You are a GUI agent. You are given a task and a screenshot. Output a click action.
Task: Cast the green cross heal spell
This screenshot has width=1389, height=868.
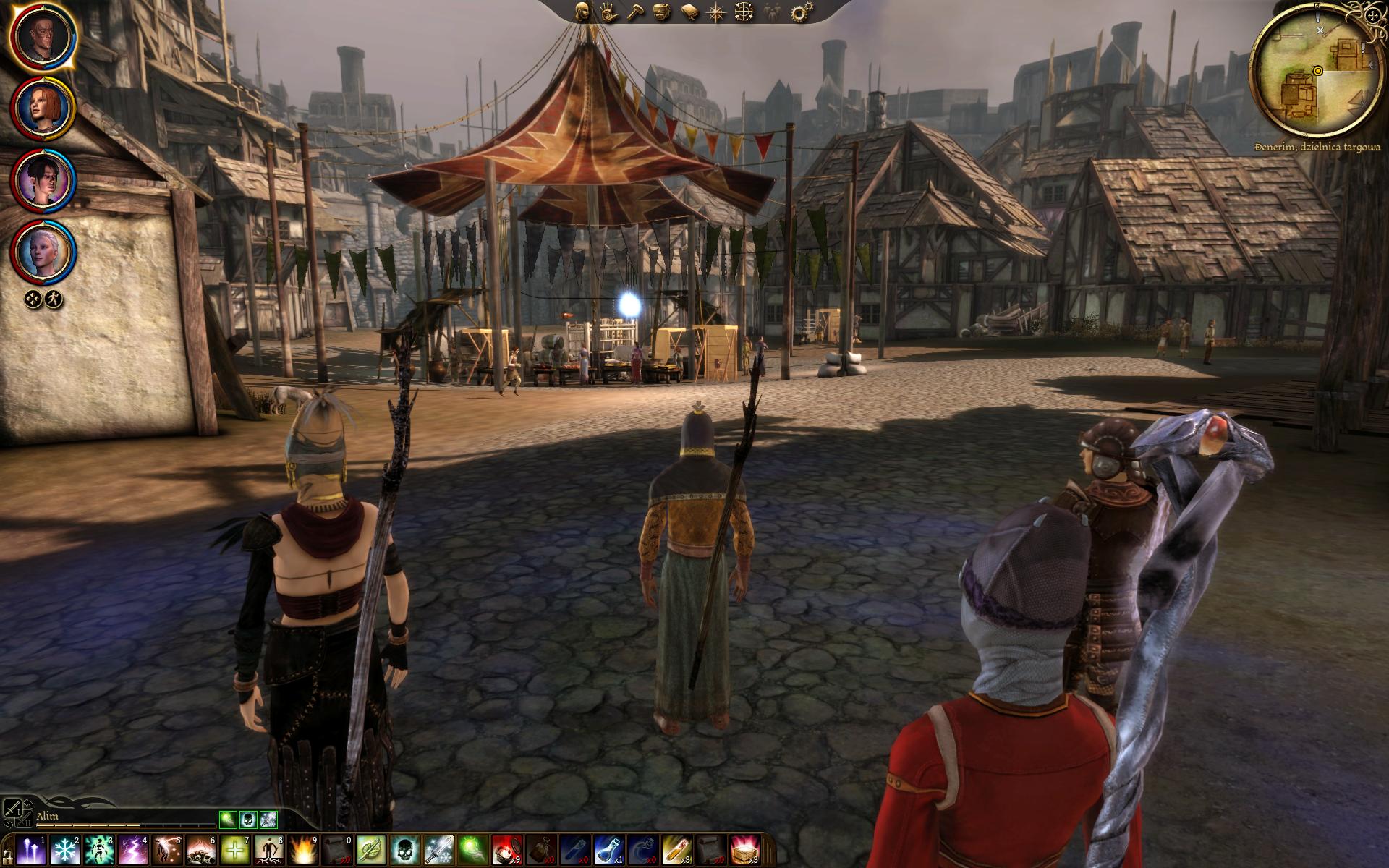pyautogui.click(x=234, y=847)
